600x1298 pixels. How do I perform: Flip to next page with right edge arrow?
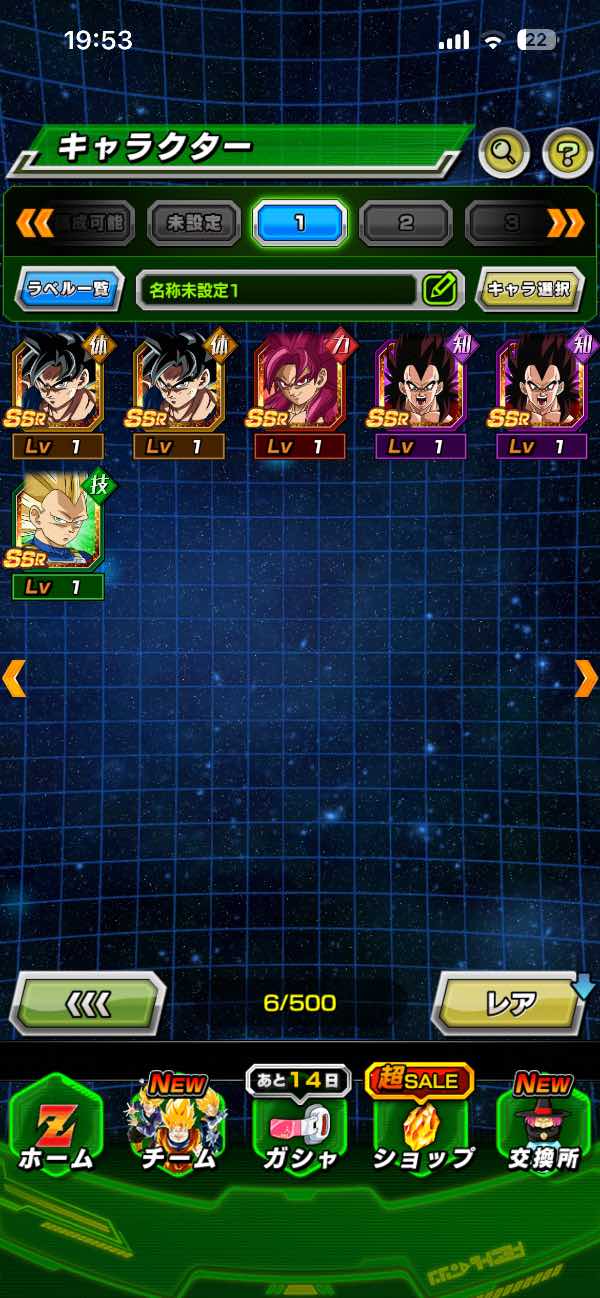click(585, 678)
